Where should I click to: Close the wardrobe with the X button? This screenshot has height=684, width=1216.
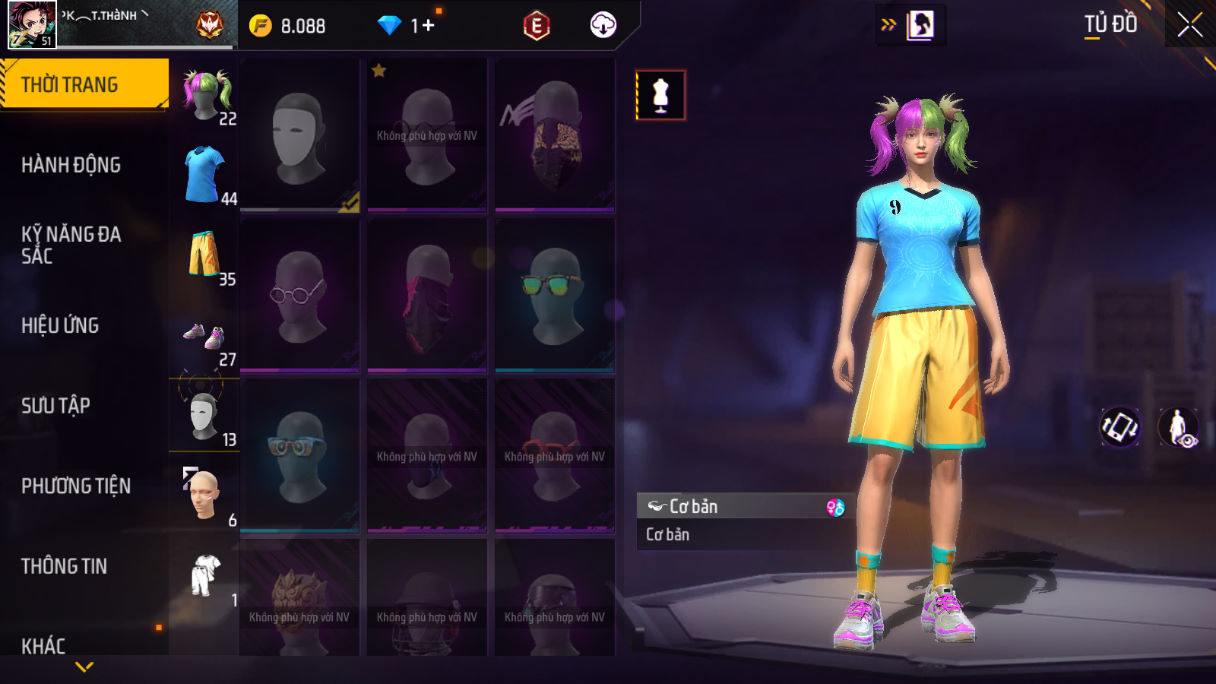[1190, 25]
